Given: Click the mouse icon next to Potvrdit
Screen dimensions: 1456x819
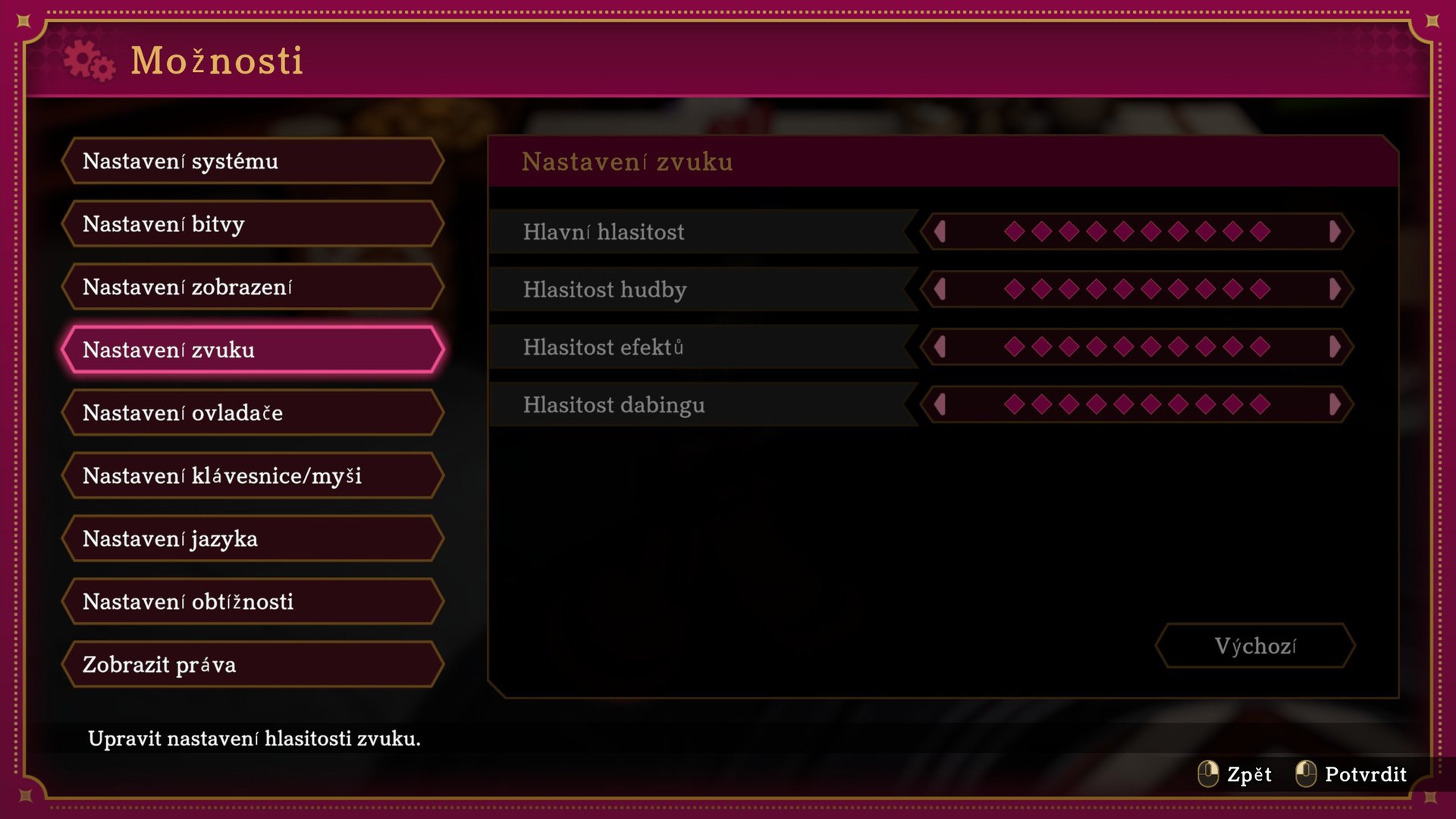Looking at the screenshot, I should (x=1307, y=774).
